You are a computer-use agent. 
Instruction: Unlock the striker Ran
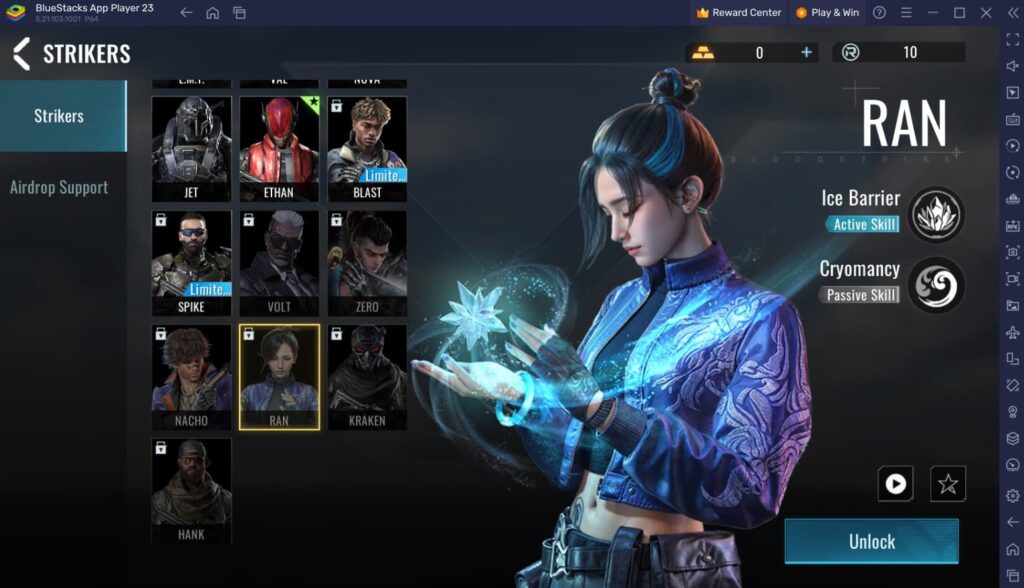click(871, 541)
